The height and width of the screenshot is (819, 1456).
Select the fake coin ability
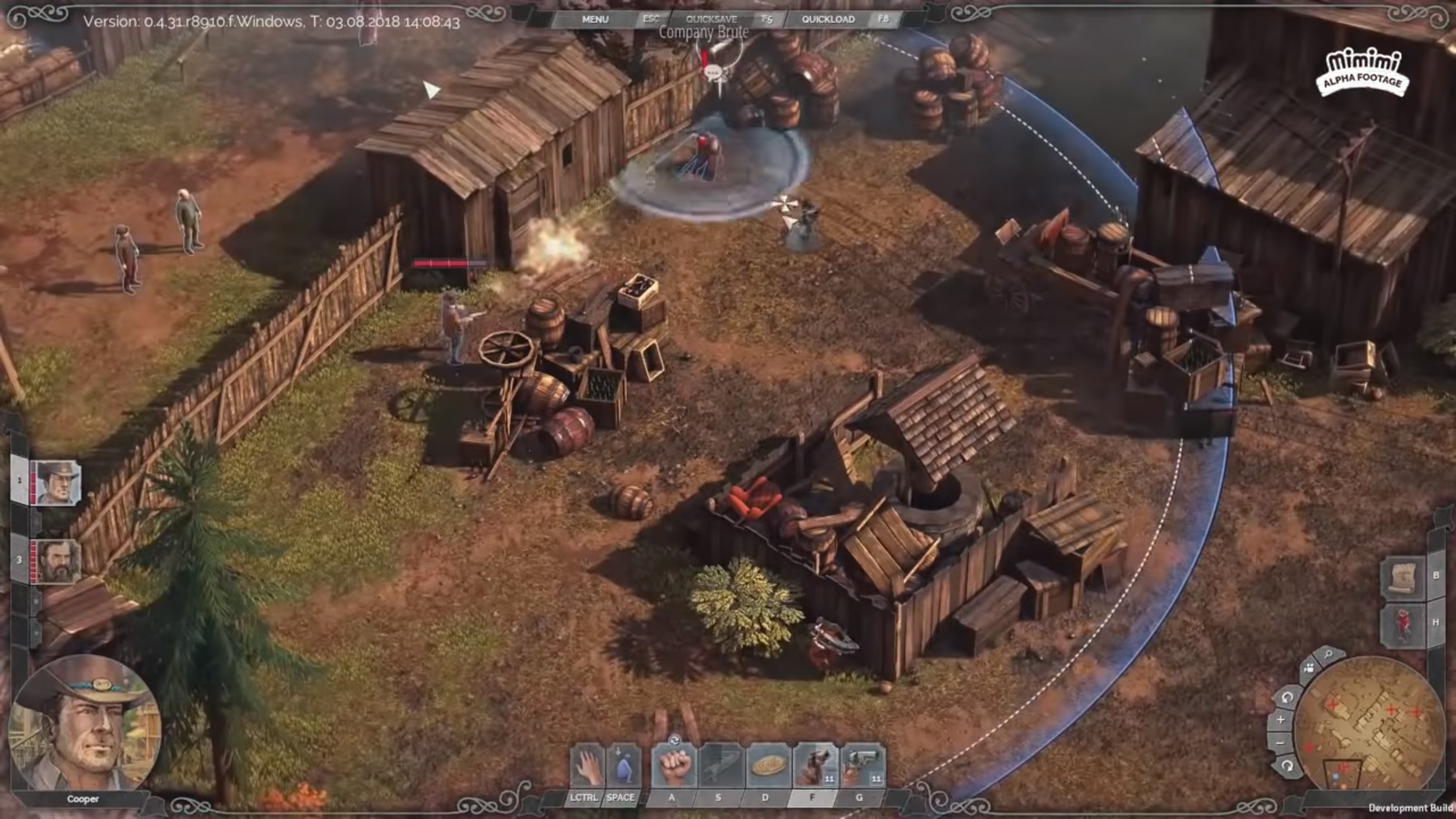767,767
